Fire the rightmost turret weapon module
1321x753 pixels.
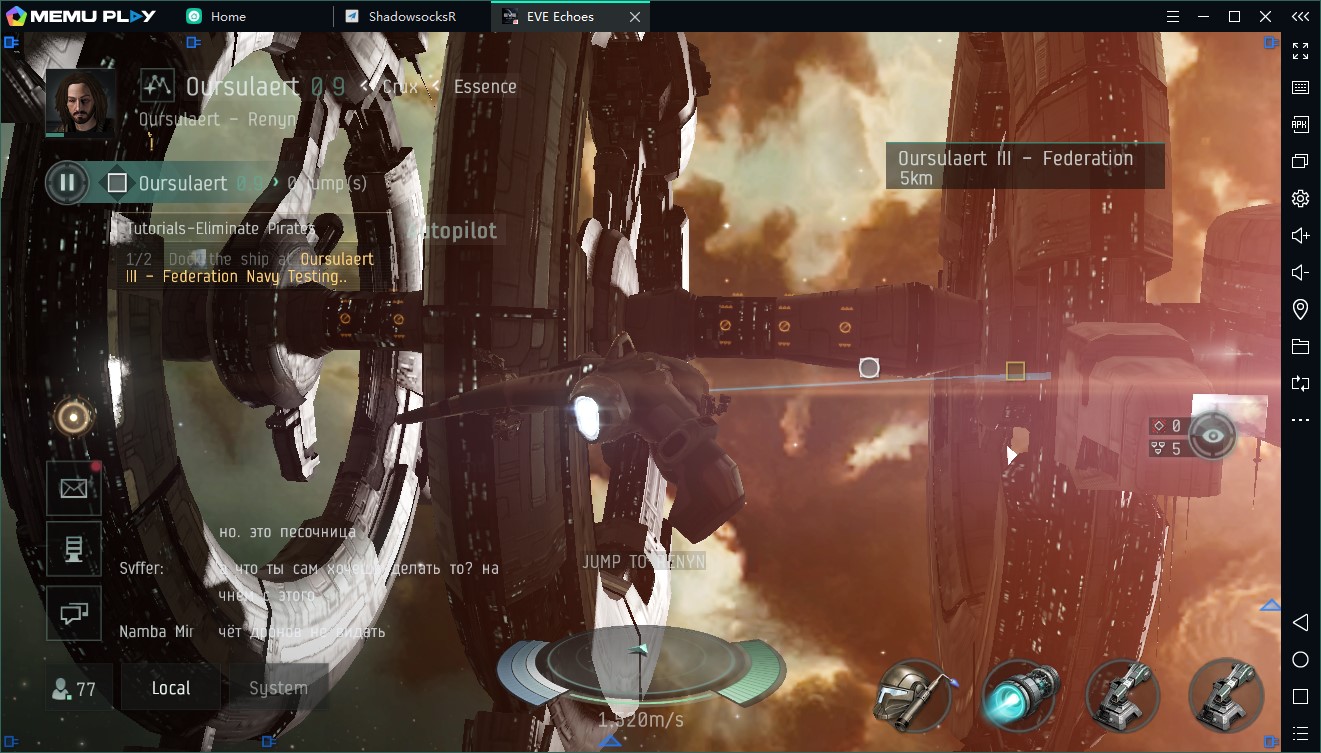tap(1226, 694)
